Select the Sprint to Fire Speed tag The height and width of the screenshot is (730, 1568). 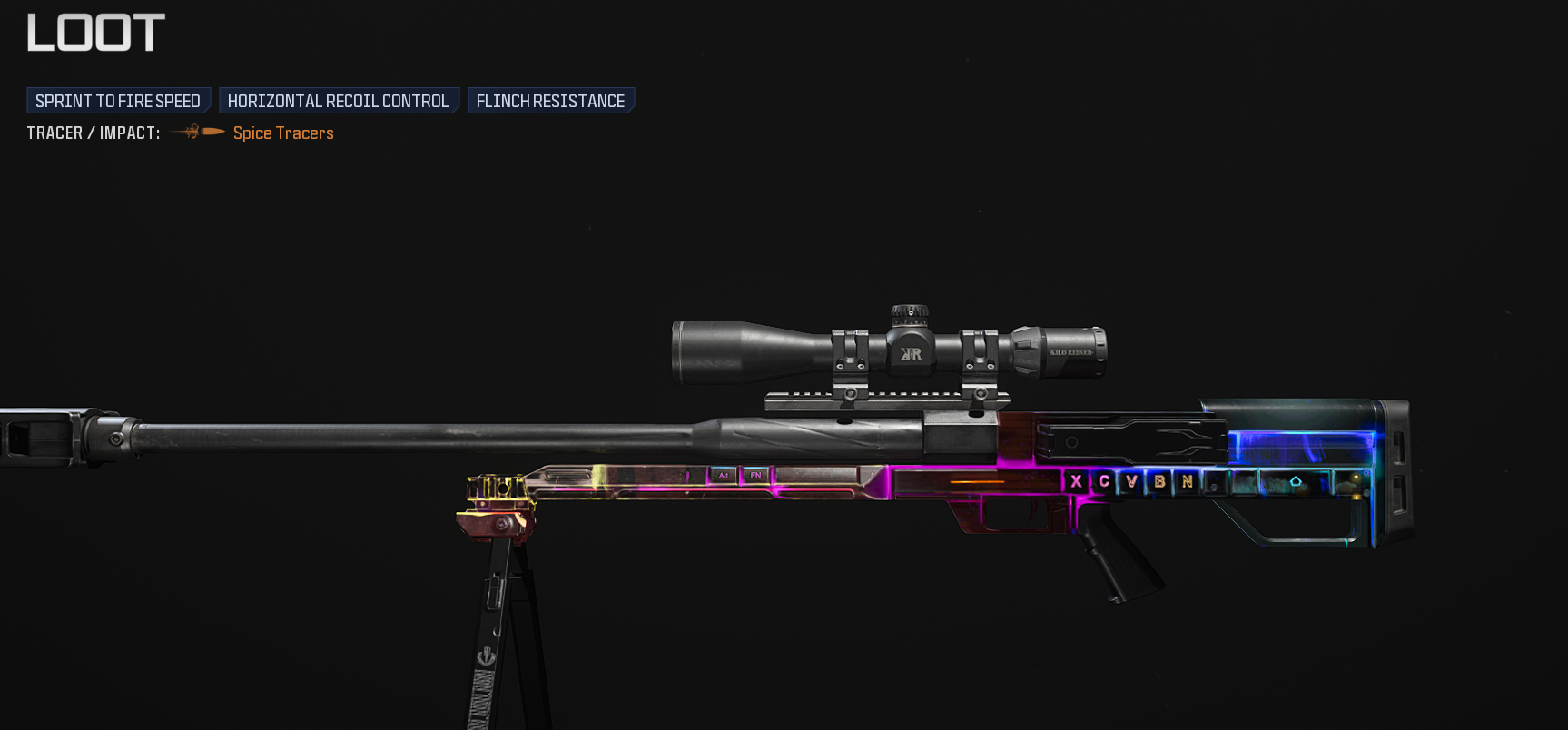(x=118, y=101)
